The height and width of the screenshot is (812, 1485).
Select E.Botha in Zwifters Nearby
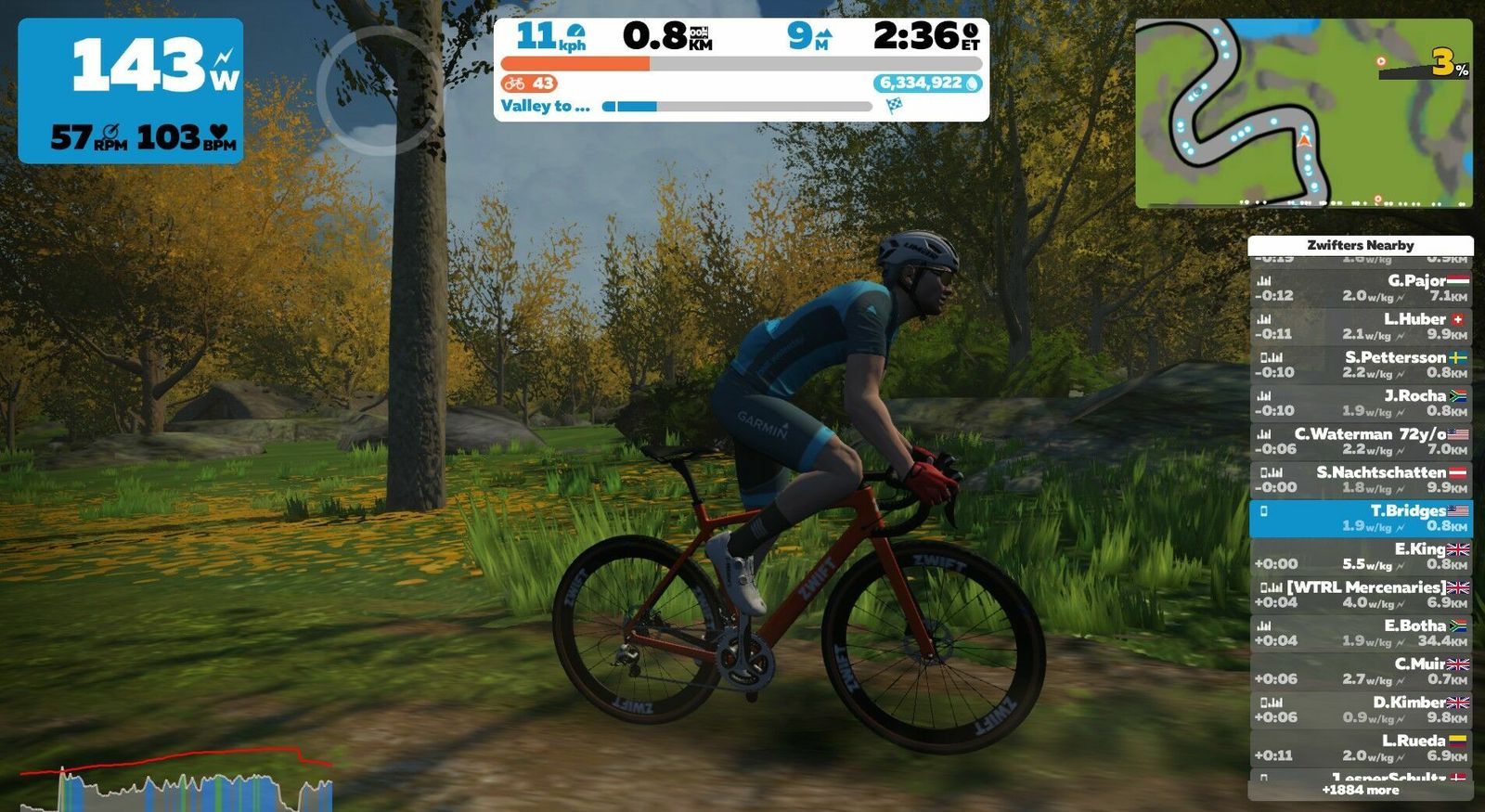pyautogui.click(x=1360, y=633)
